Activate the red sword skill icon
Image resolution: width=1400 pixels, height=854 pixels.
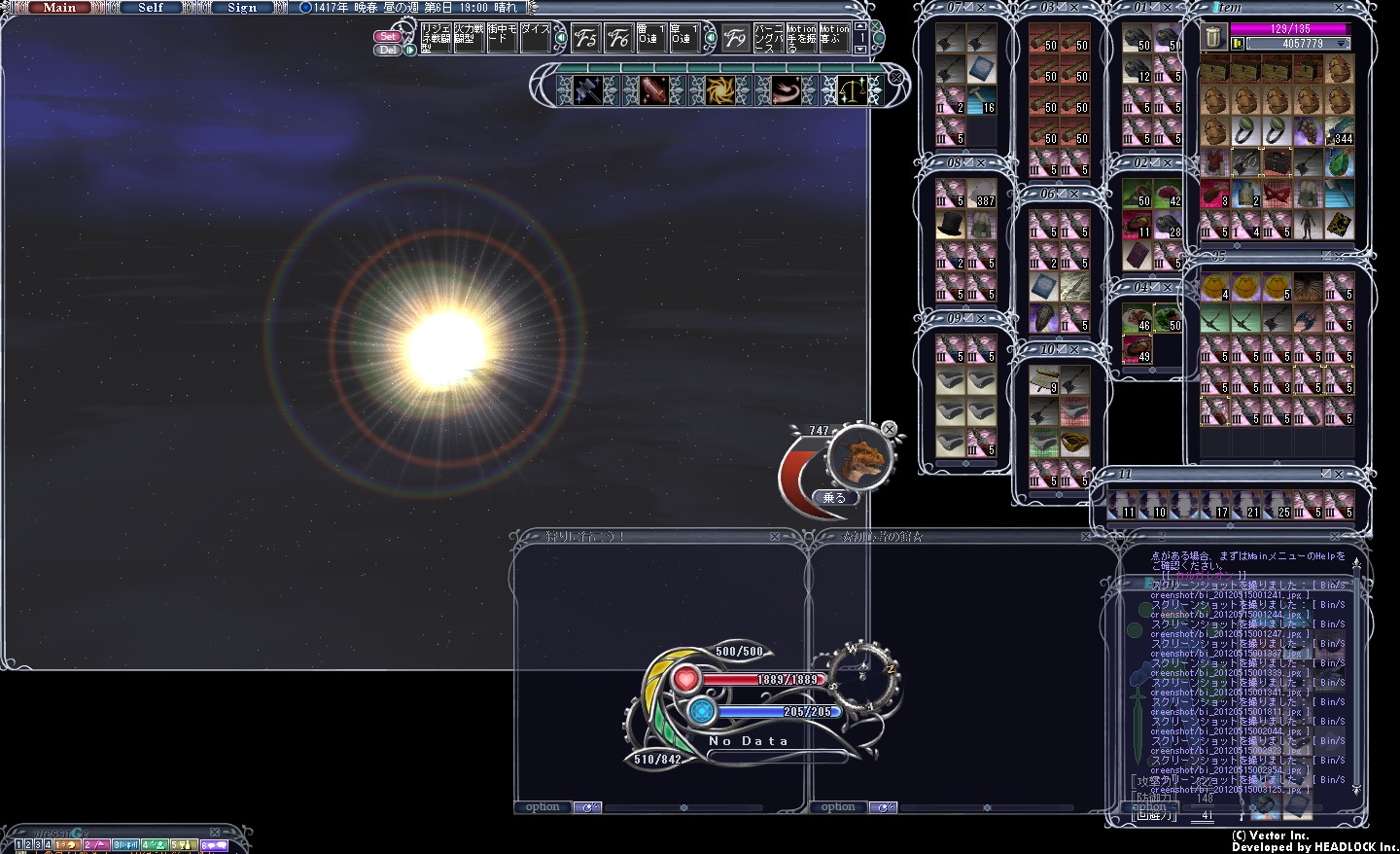653,89
